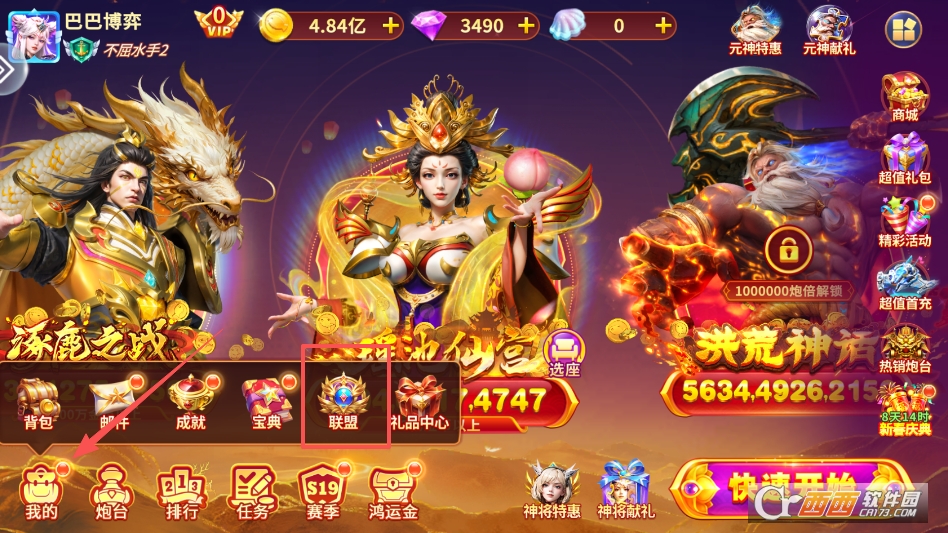
Task: Select the 我的 button
Action: [41, 492]
